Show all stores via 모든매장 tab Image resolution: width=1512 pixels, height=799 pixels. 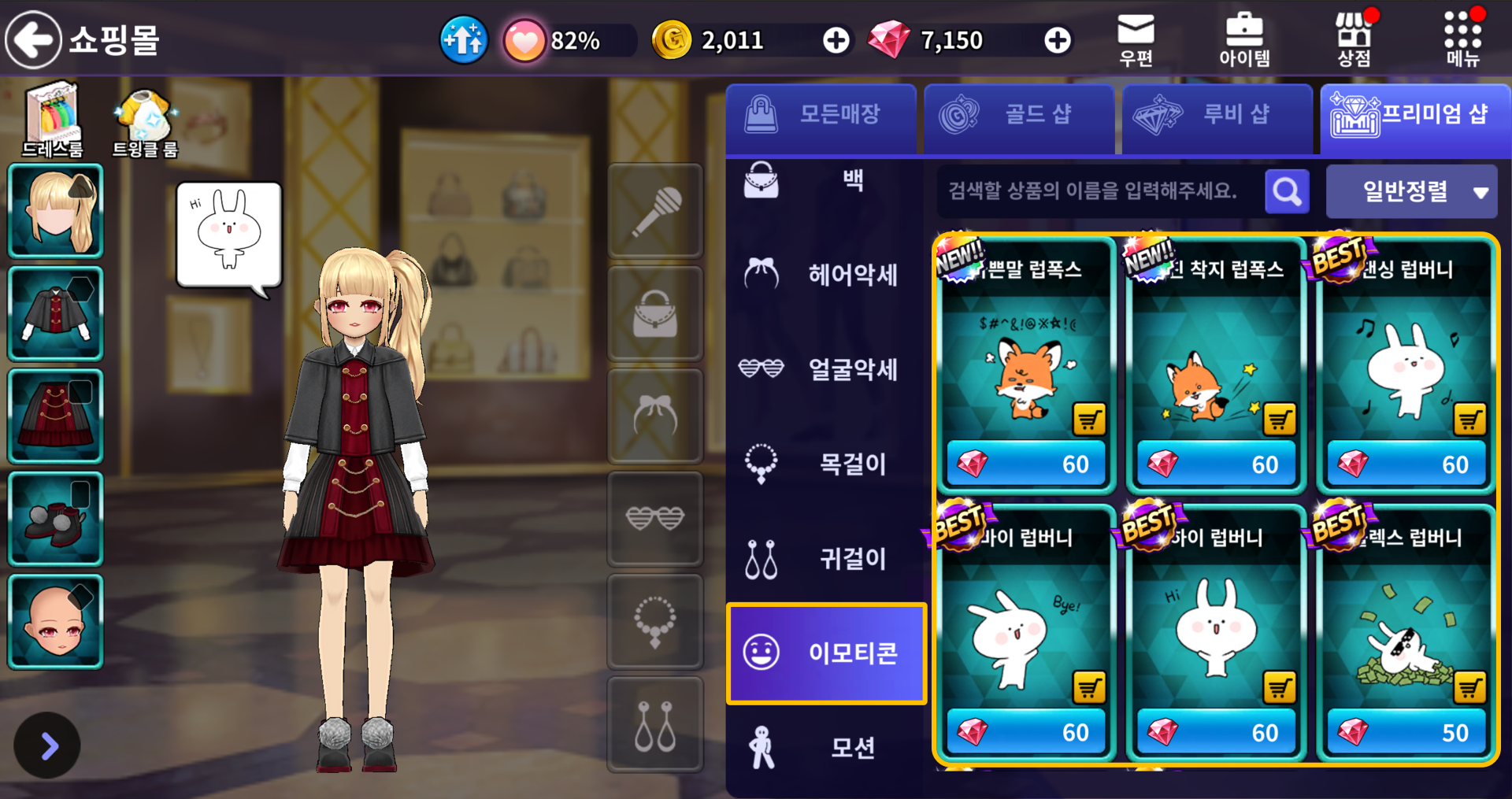tap(821, 115)
